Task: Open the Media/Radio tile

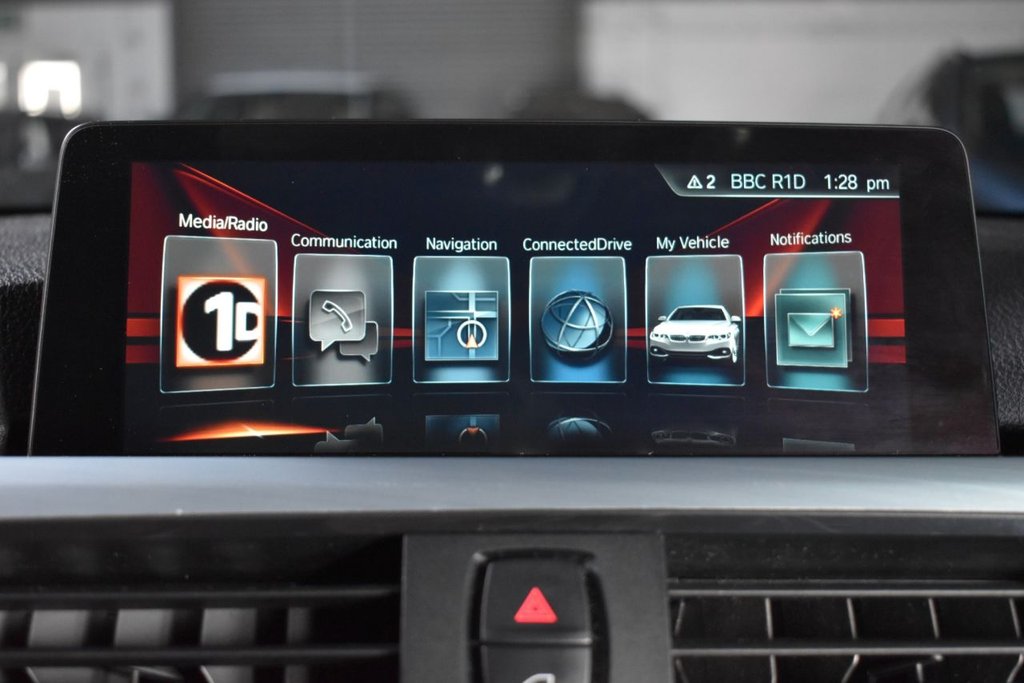Action: click(x=219, y=315)
